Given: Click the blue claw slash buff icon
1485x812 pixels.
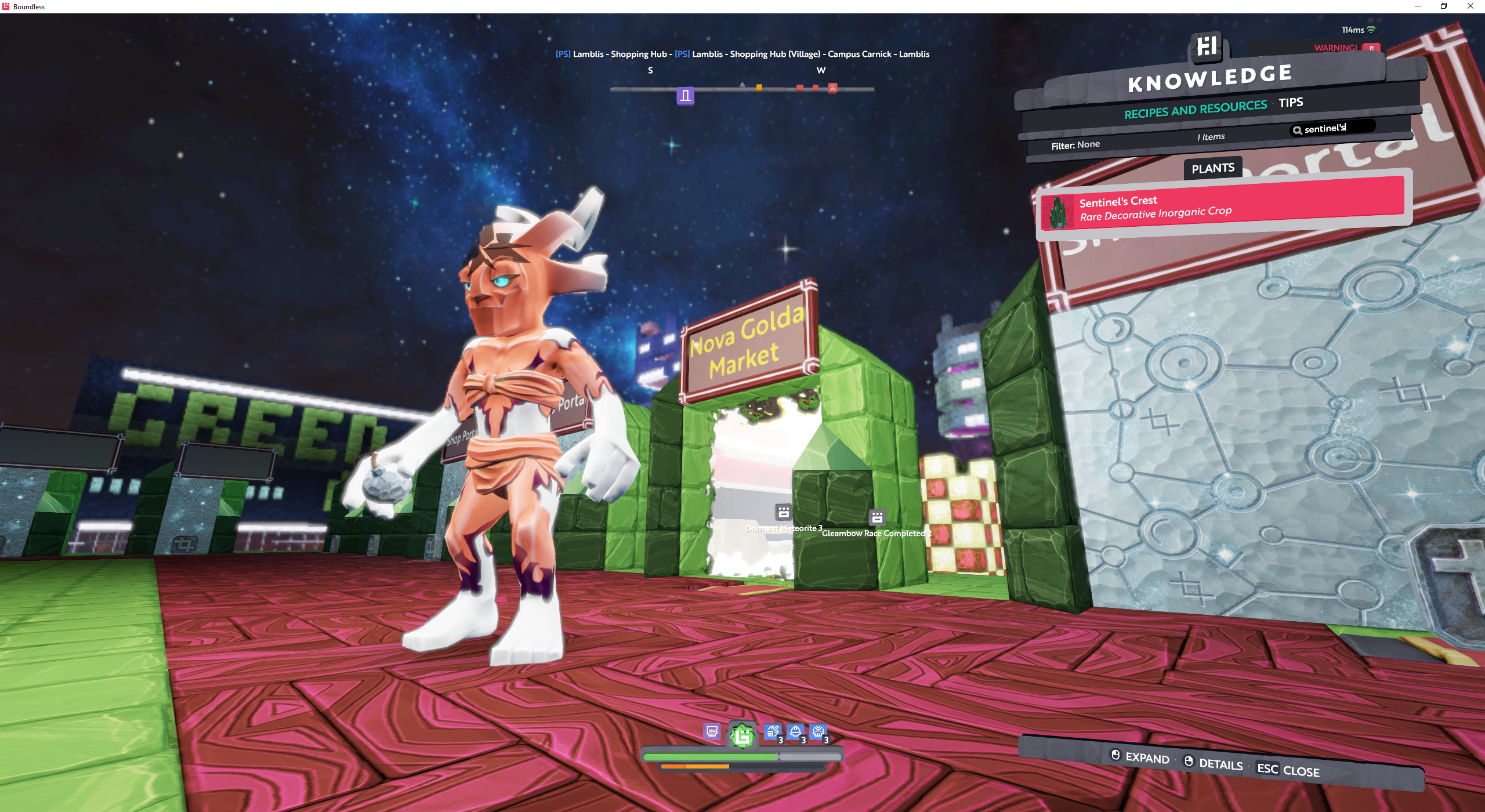Looking at the screenshot, I should [x=772, y=732].
